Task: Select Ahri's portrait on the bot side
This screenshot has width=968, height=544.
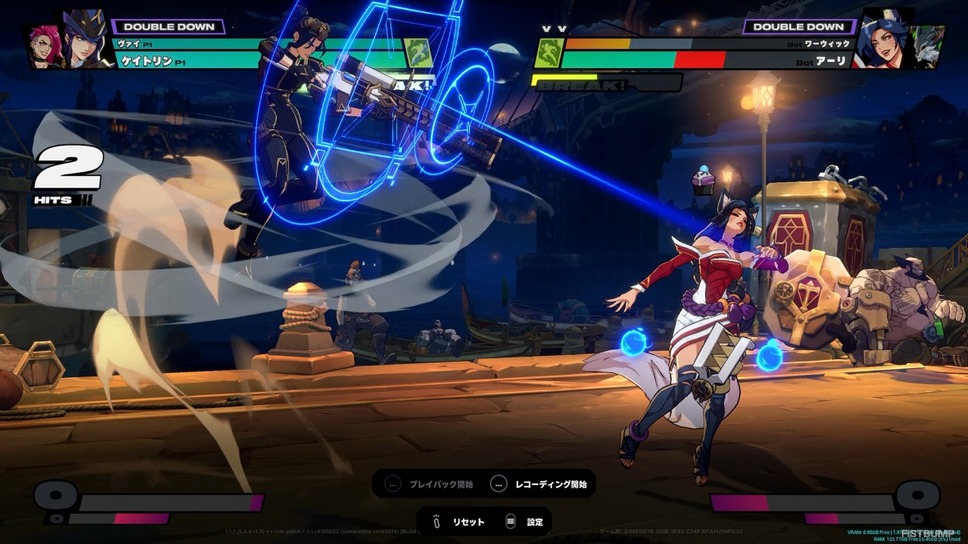Action: click(x=882, y=42)
